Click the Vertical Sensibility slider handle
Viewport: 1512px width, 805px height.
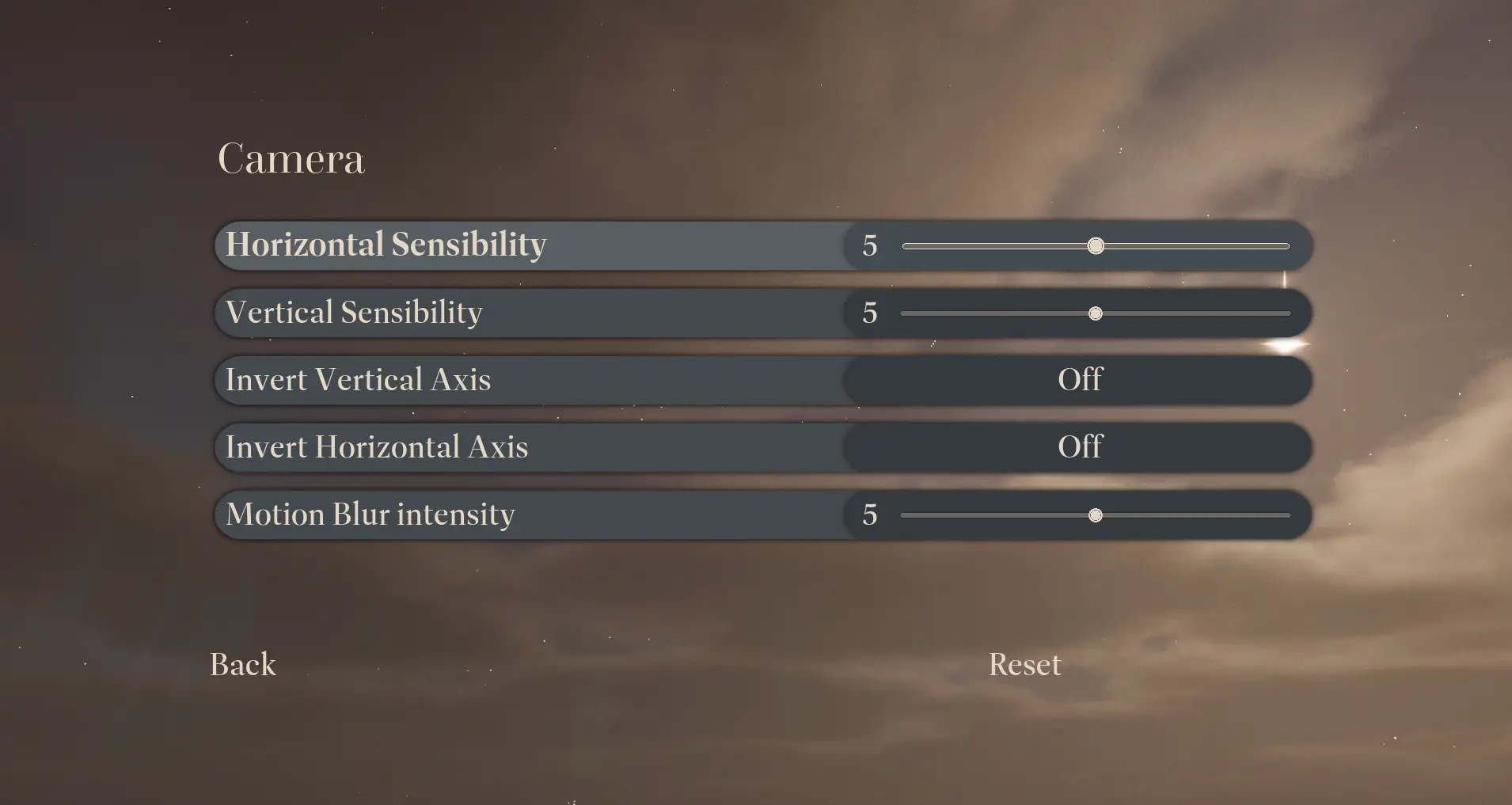coord(1096,314)
